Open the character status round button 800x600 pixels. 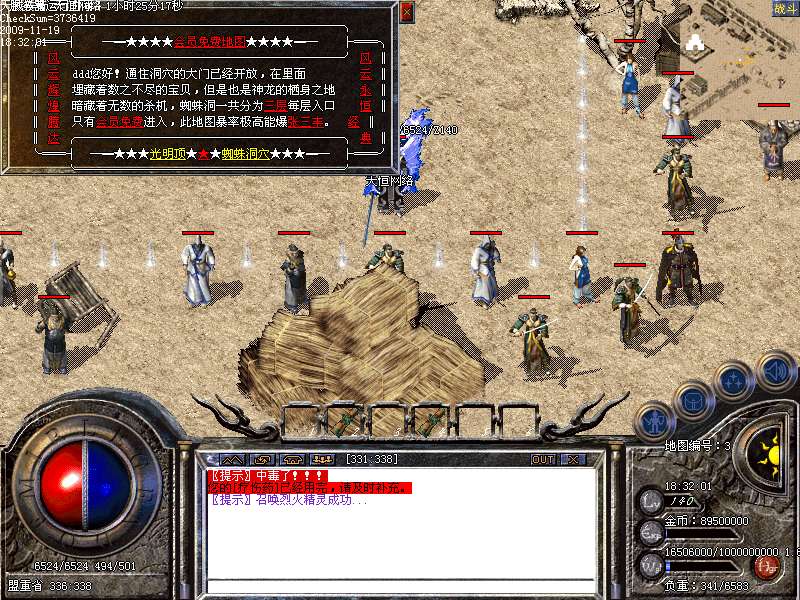(x=654, y=423)
